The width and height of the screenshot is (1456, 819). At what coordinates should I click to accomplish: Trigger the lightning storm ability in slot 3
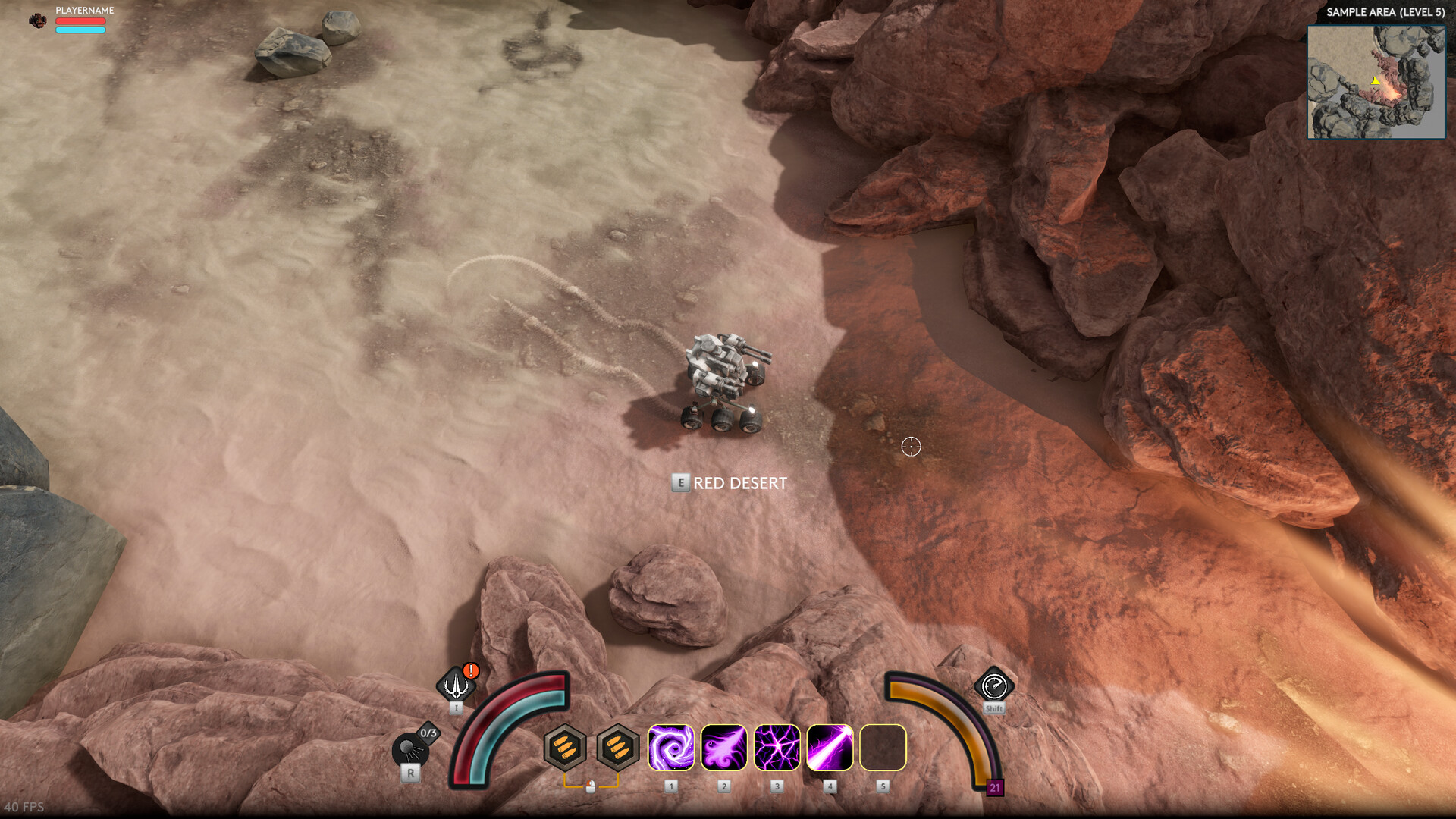pos(777,749)
